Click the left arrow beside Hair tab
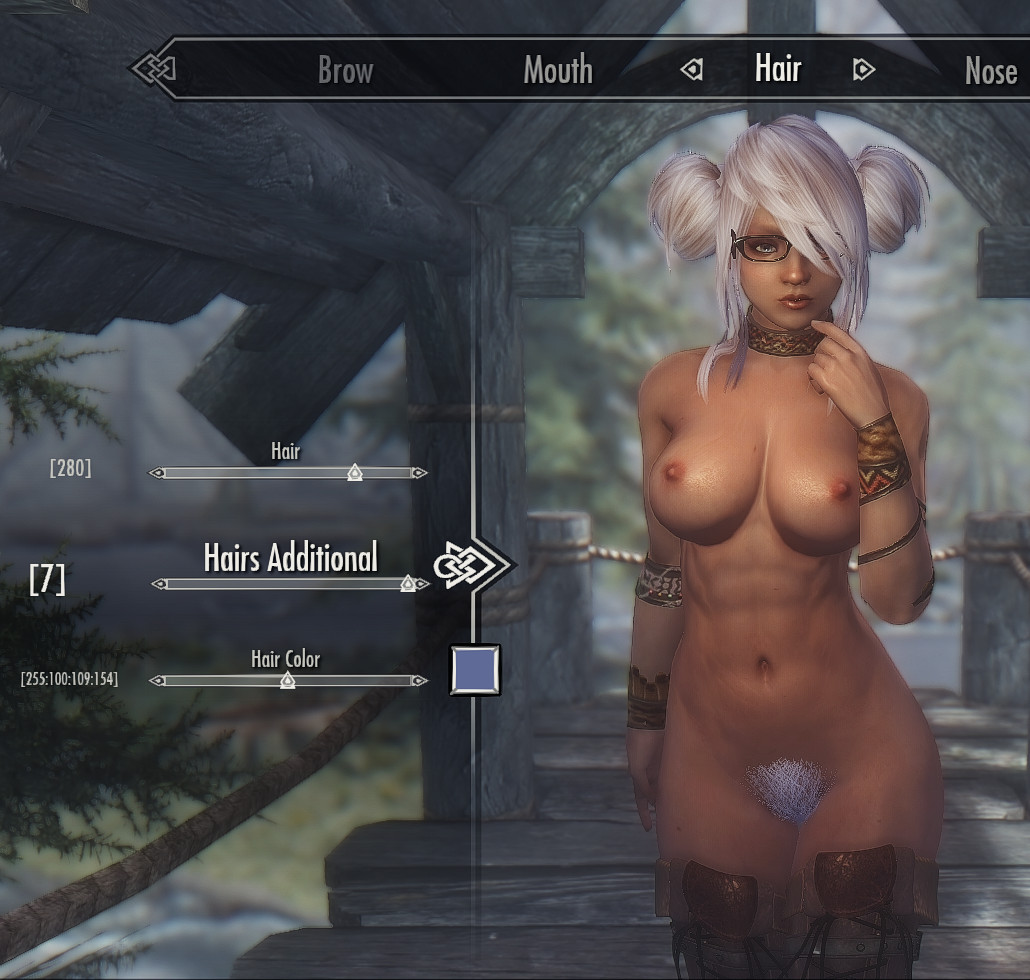1030x980 pixels. point(692,70)
